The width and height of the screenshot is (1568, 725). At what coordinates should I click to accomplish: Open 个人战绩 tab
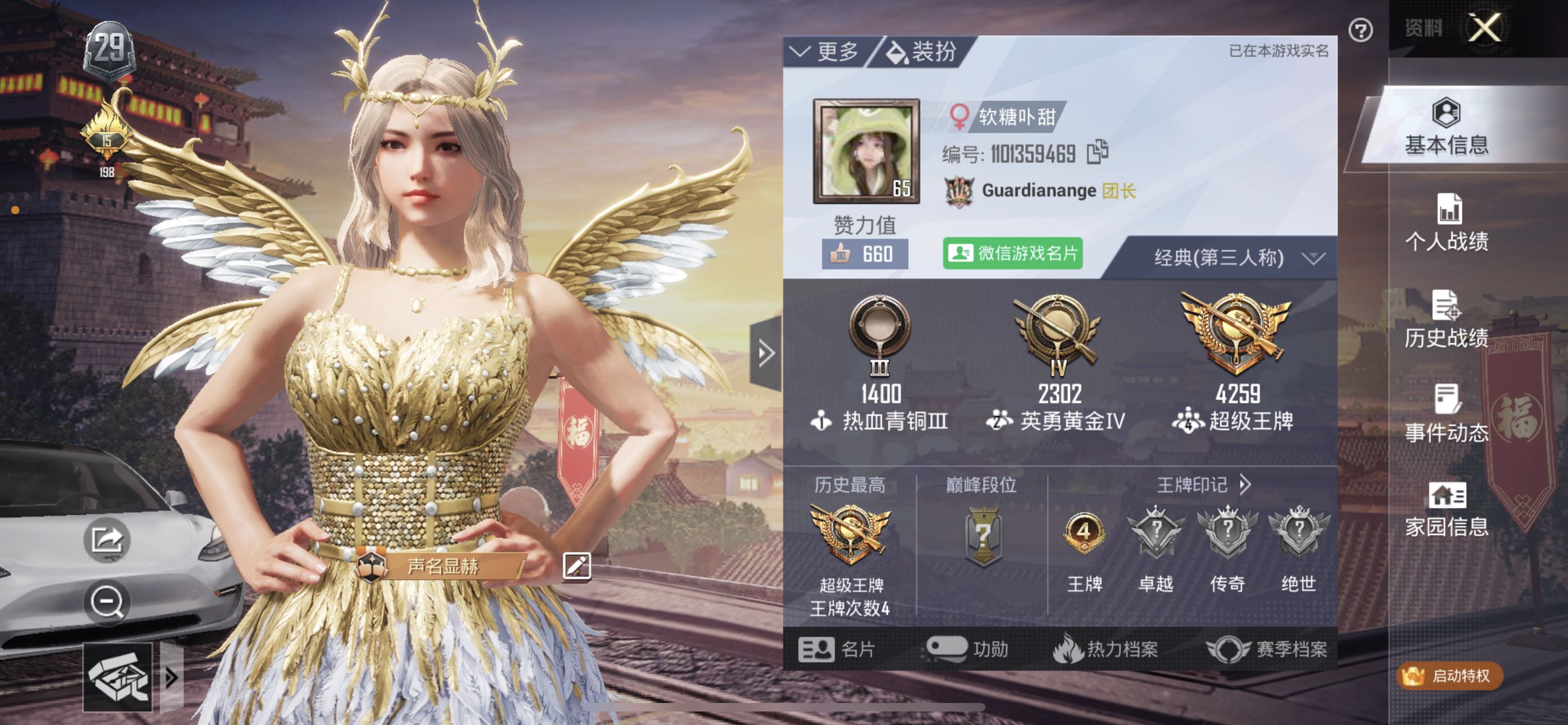1446,224
